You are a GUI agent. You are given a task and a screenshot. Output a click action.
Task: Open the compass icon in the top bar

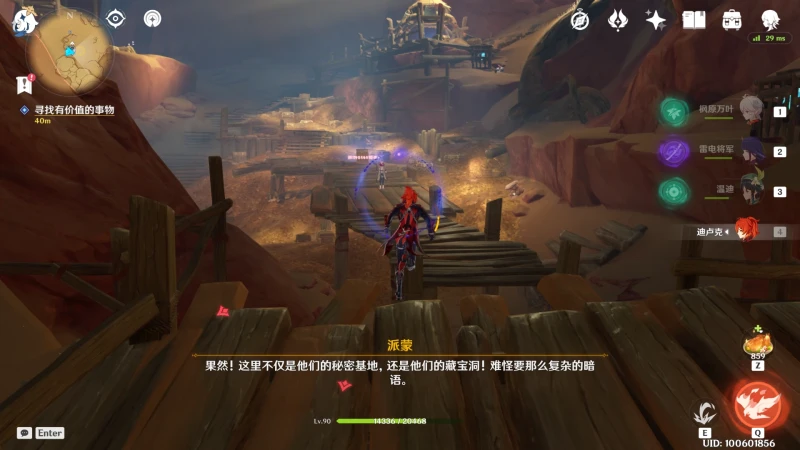pyautogui.click(x=580, y=19)
